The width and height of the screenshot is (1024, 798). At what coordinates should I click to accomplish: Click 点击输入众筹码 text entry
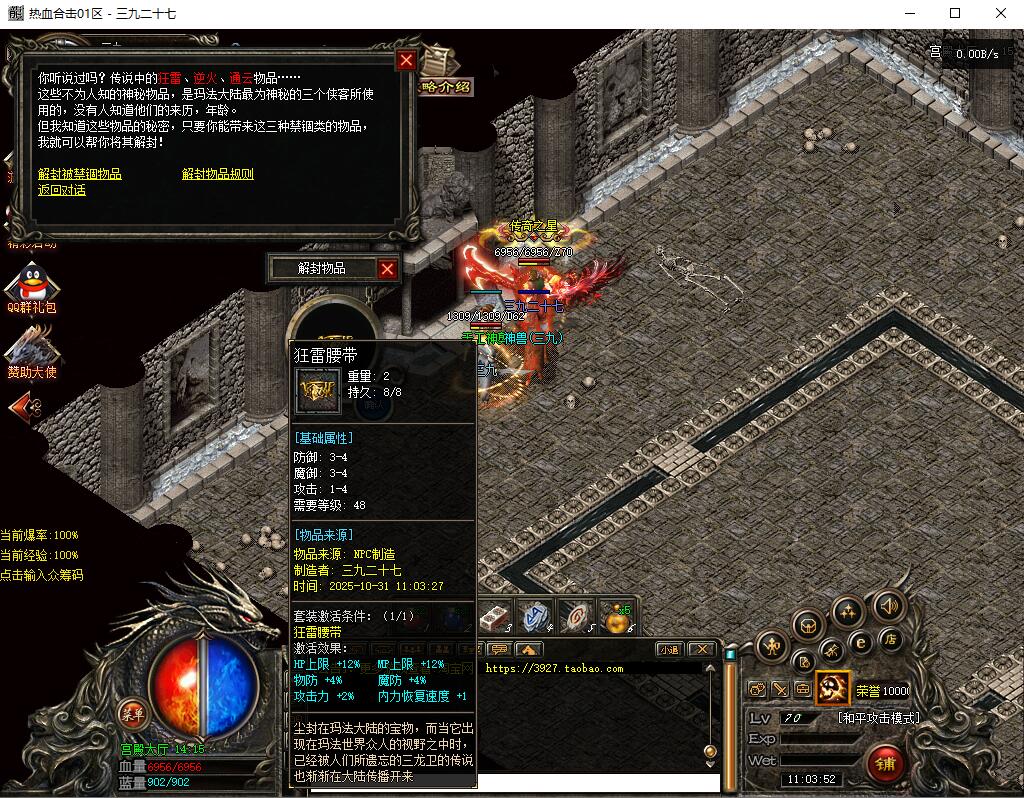click(x=42, y=575)
